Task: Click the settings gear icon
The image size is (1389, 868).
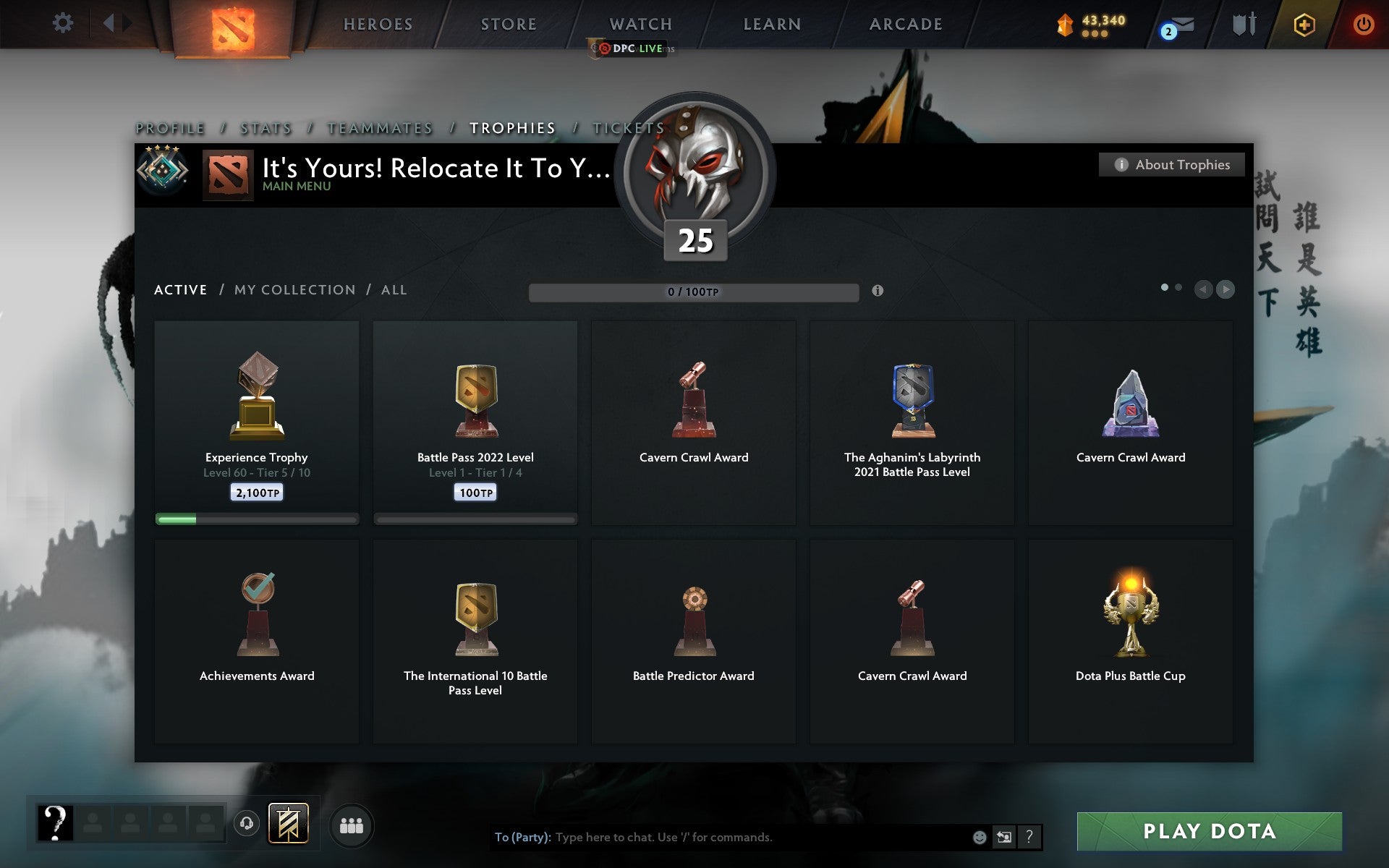Action: click(x=64, y=22)
